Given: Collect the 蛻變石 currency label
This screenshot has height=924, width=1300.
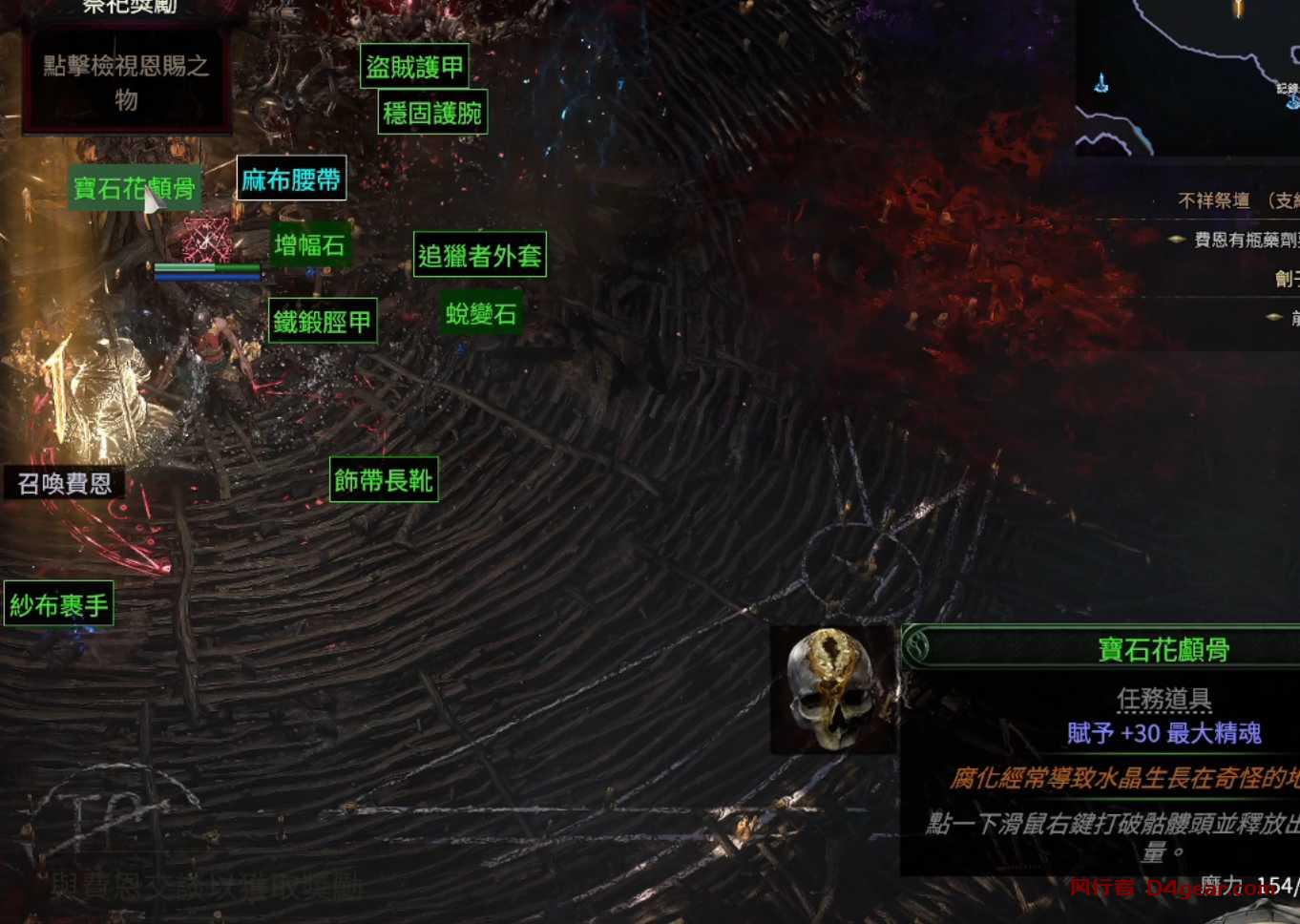Looking at the screenshot, I should click(x=481, y=313).
